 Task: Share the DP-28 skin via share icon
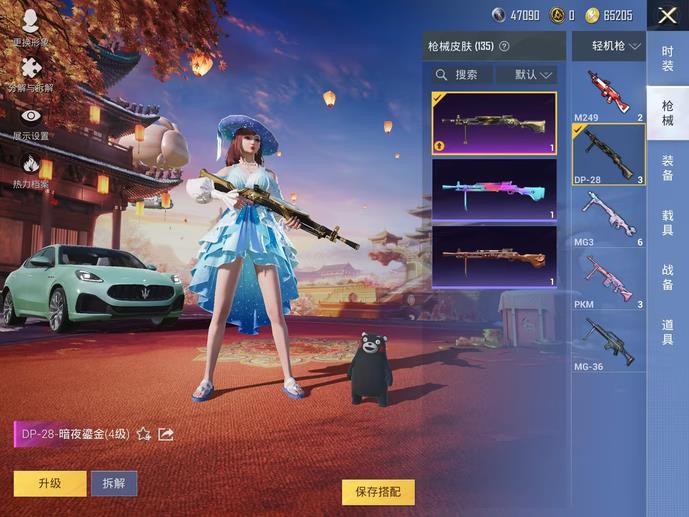tap(166, 434)
